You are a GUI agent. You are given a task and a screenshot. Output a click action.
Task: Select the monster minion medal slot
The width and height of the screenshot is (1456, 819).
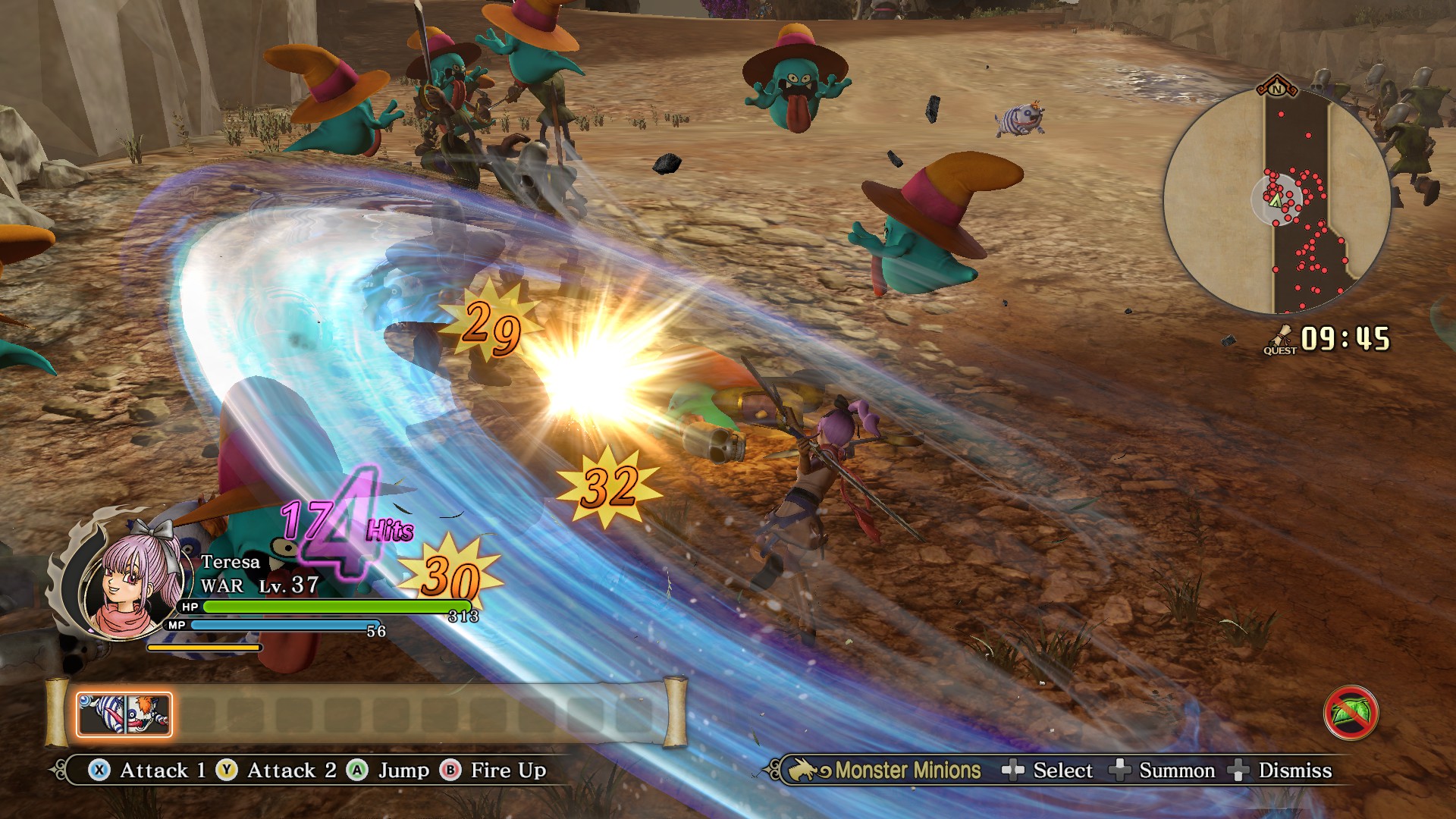124,714
